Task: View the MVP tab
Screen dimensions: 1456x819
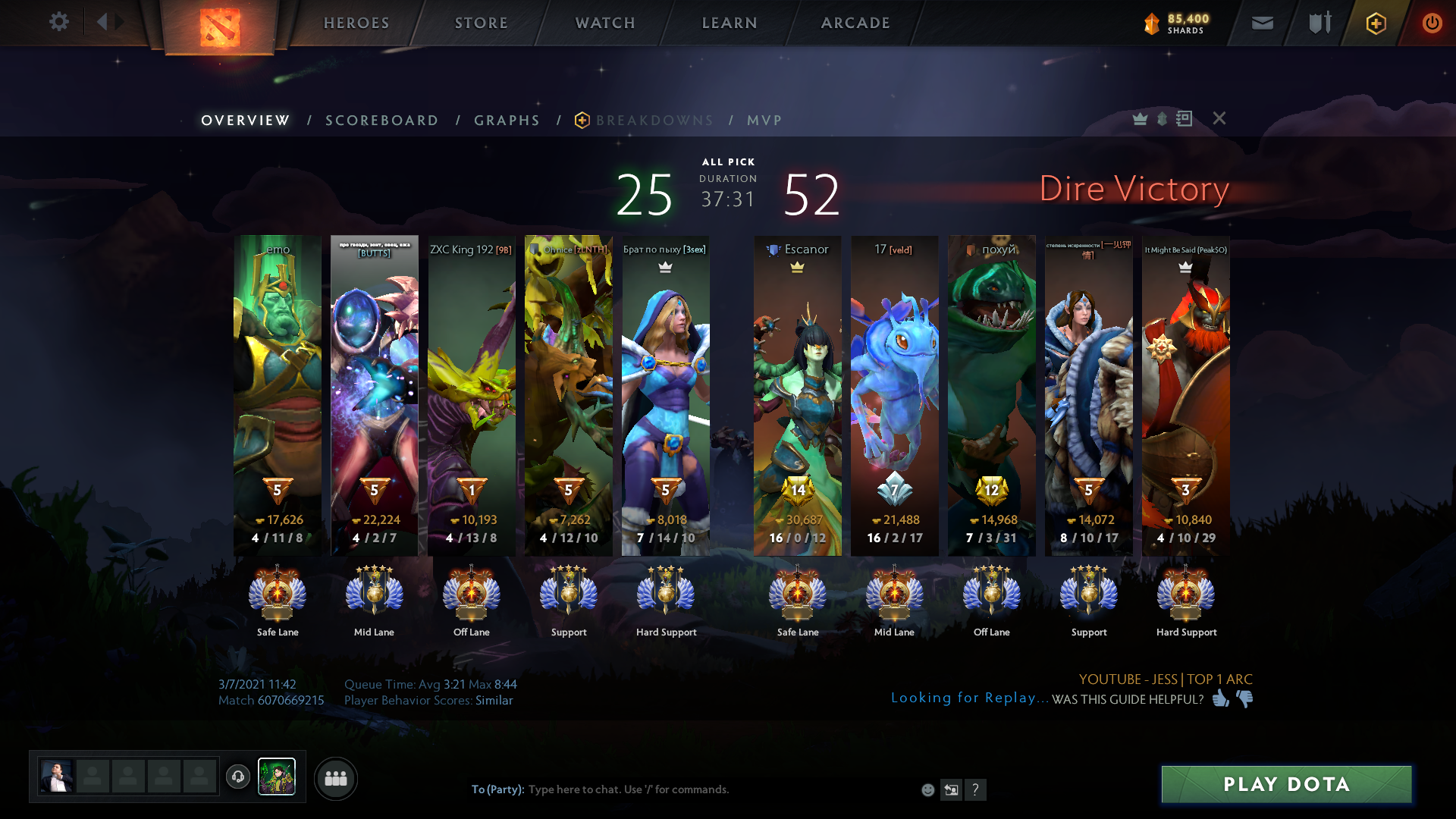Action: [x=764, y=121]
